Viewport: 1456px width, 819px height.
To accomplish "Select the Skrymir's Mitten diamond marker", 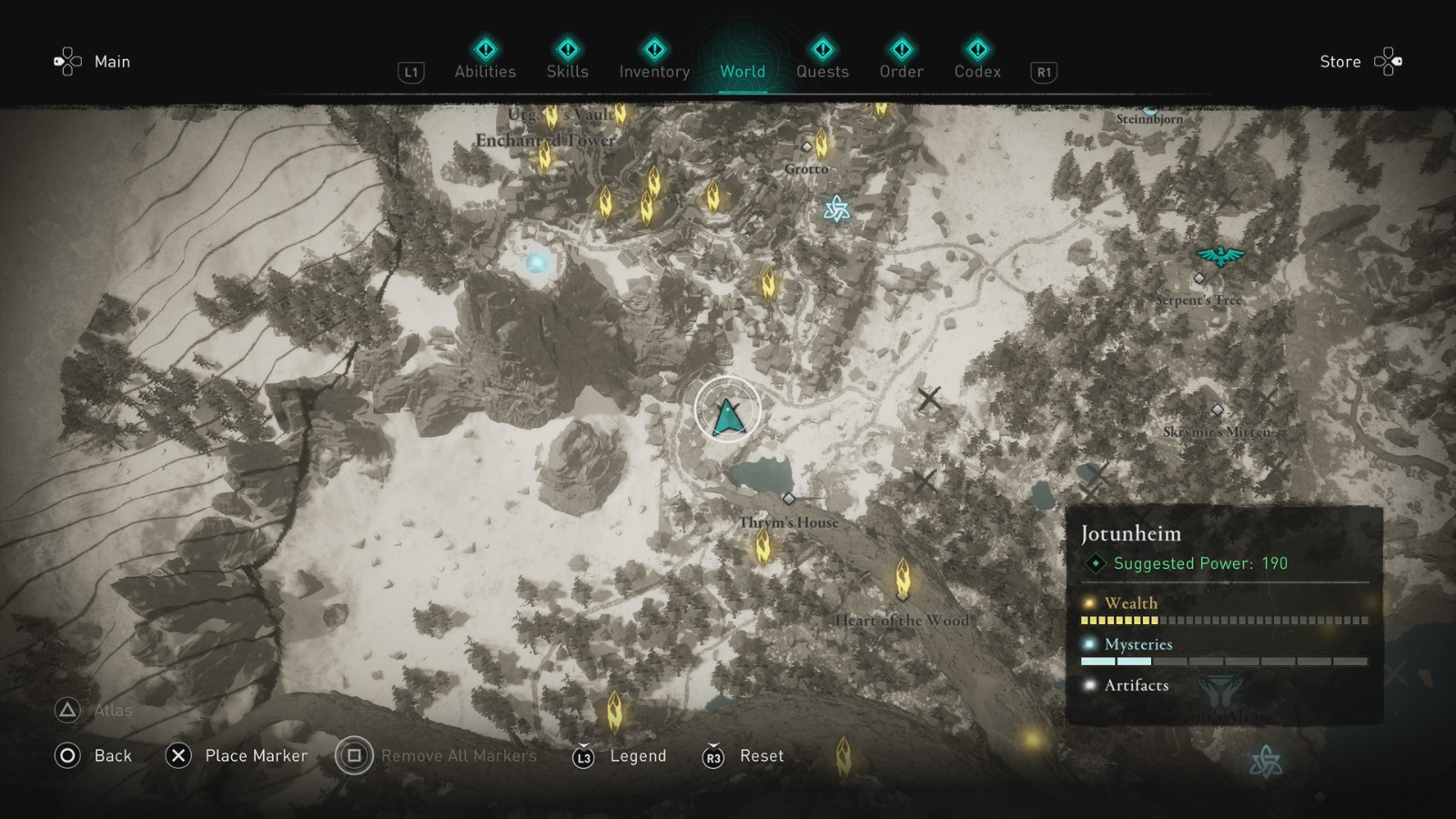I will pyautogui.click(x=1217, y=411).
